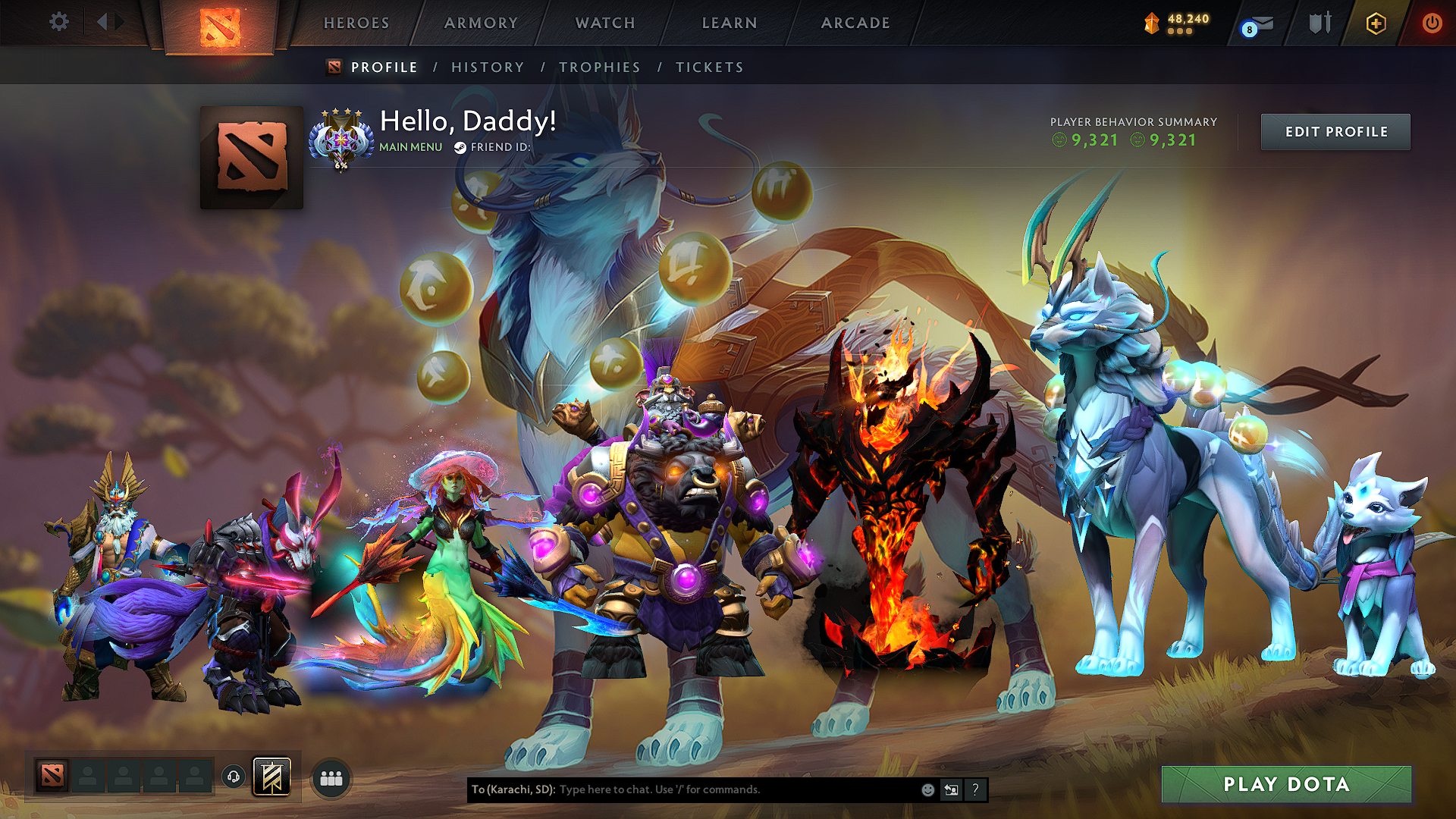Image resolution: width=1456 pixels, height=819 pixels.
Task: Click the EDIT PROFILE button
Action: 1335,131
